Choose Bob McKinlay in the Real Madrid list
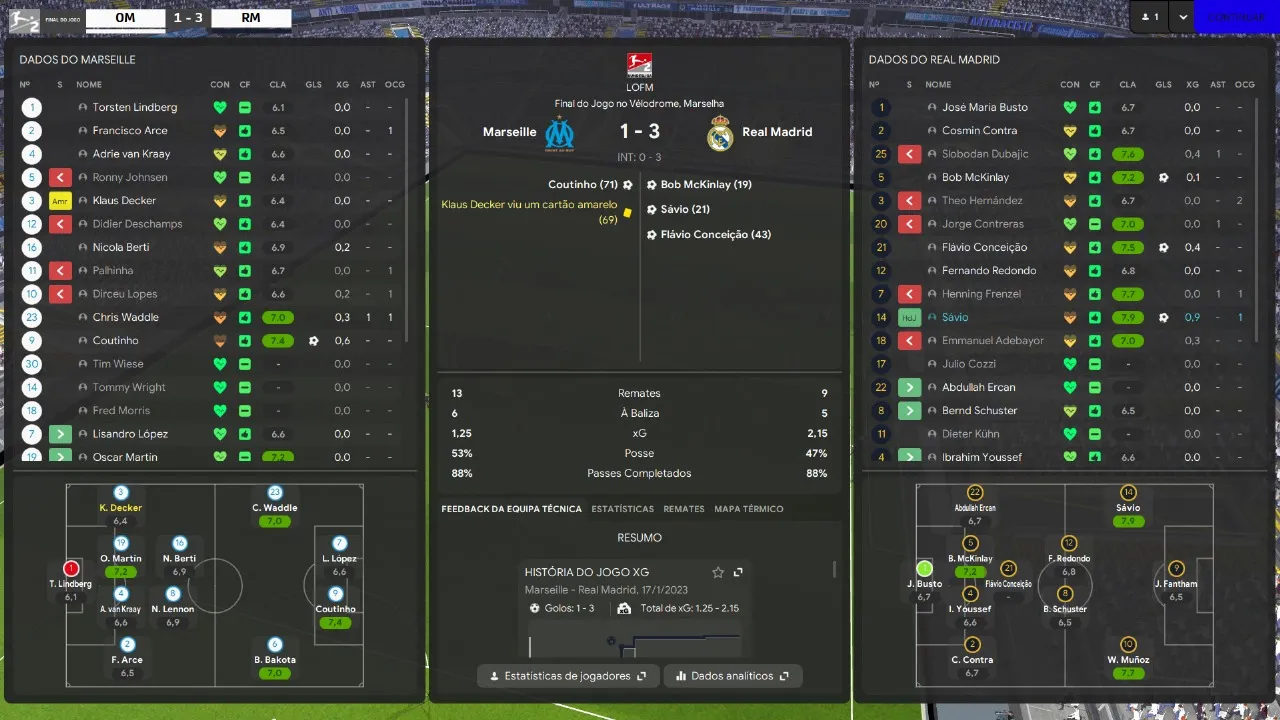The width and height of the screenshot is (1280, 720). pos(975,177)
